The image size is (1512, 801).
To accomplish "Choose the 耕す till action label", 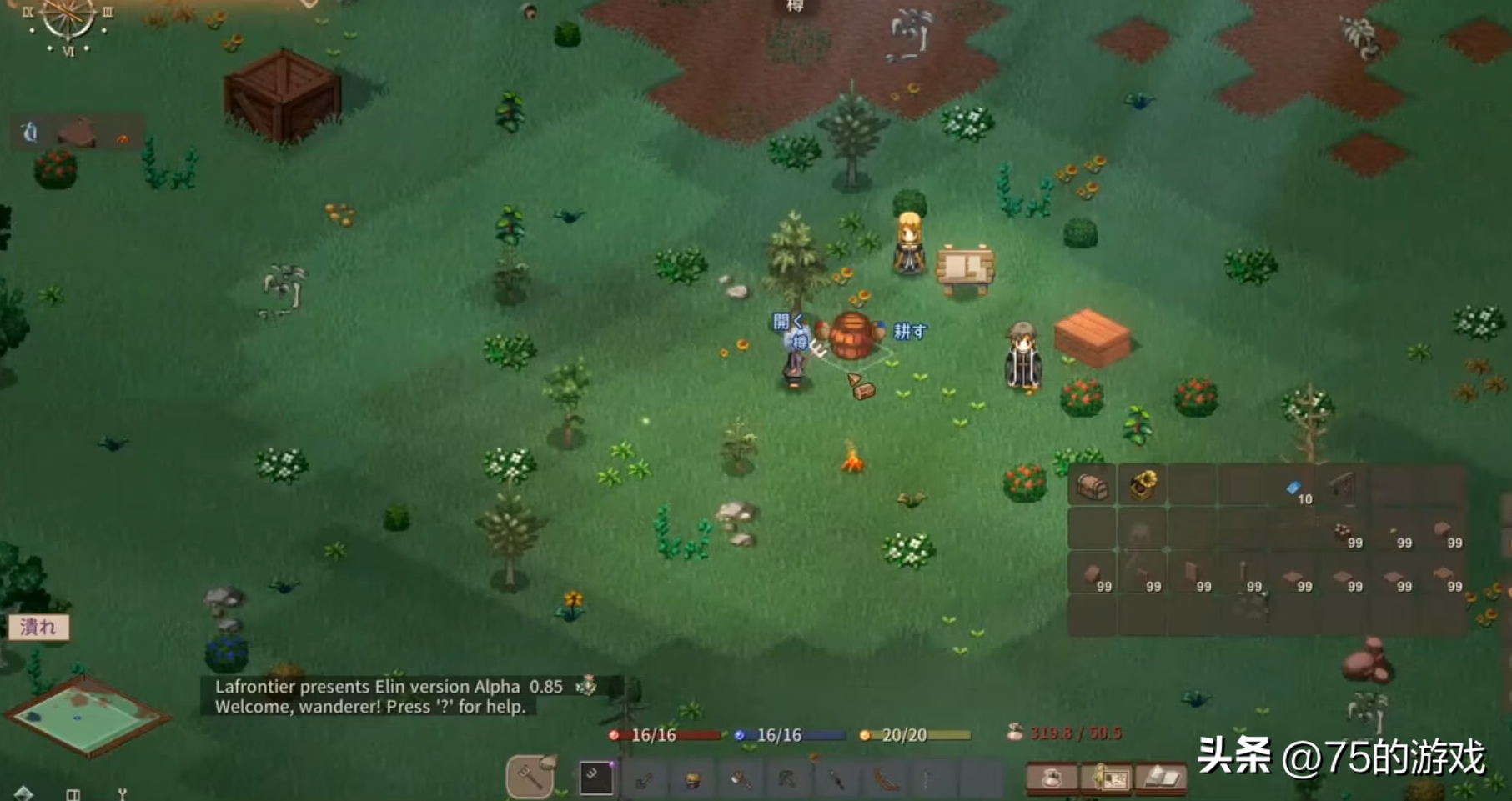I will click(x=910, y=331).
